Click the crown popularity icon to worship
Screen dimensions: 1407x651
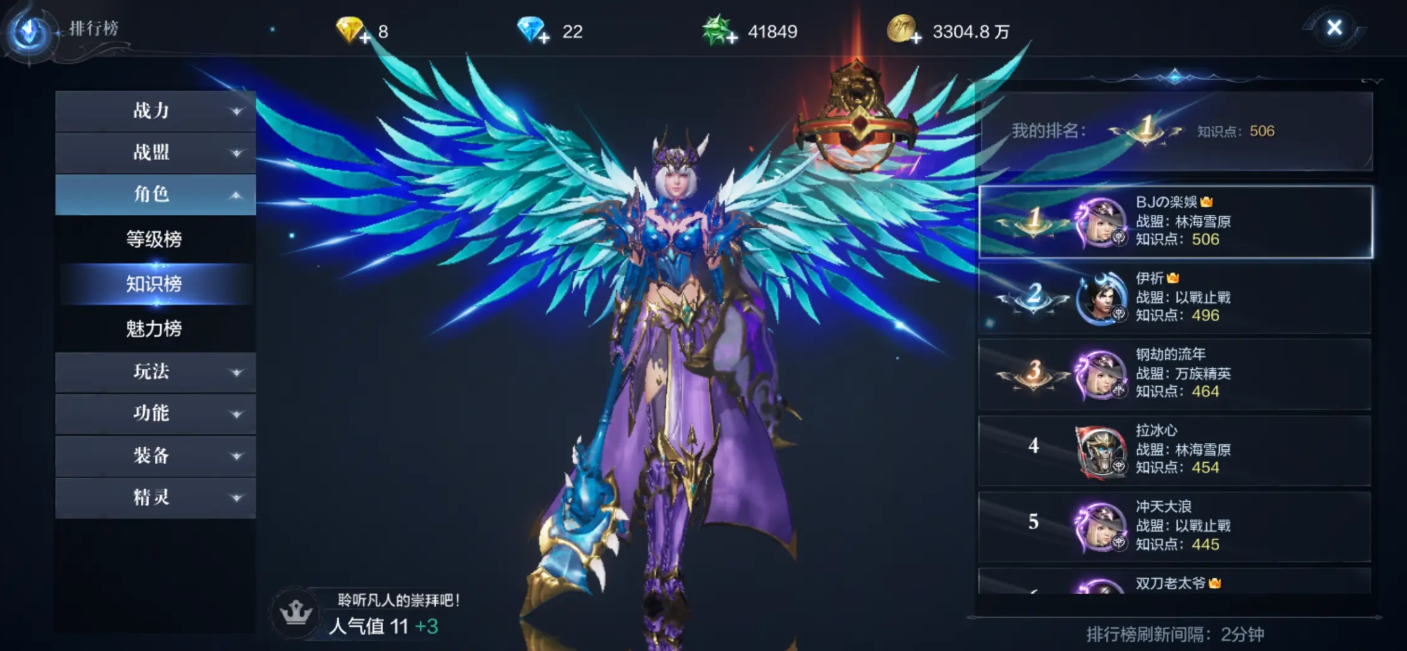tap(295, 613)
